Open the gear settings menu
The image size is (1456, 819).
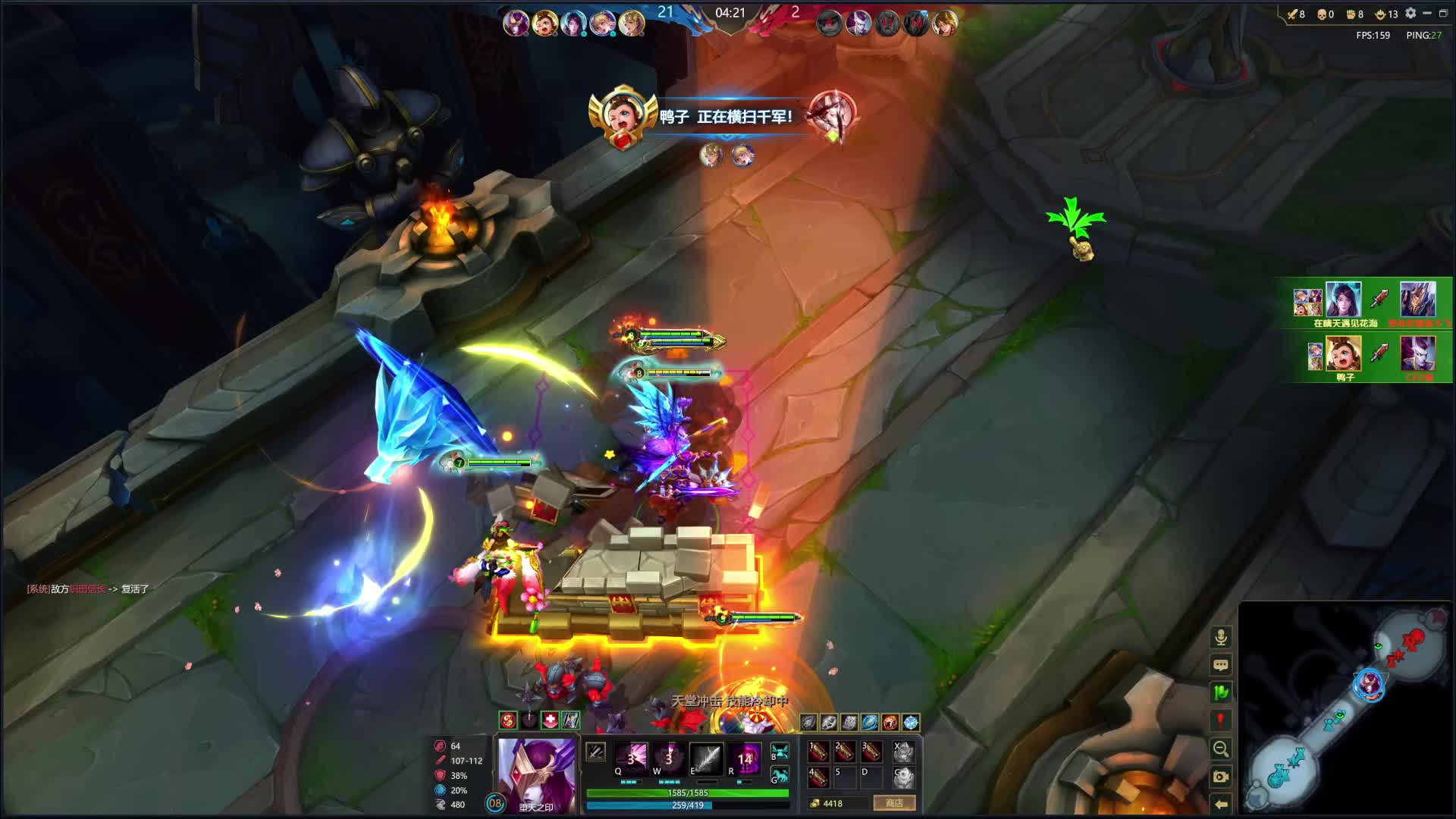[x=1410, y=14]
